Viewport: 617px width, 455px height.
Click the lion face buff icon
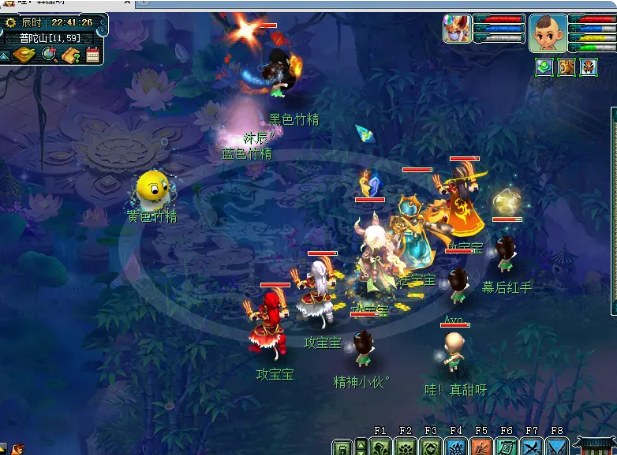(x=566, y=67)
